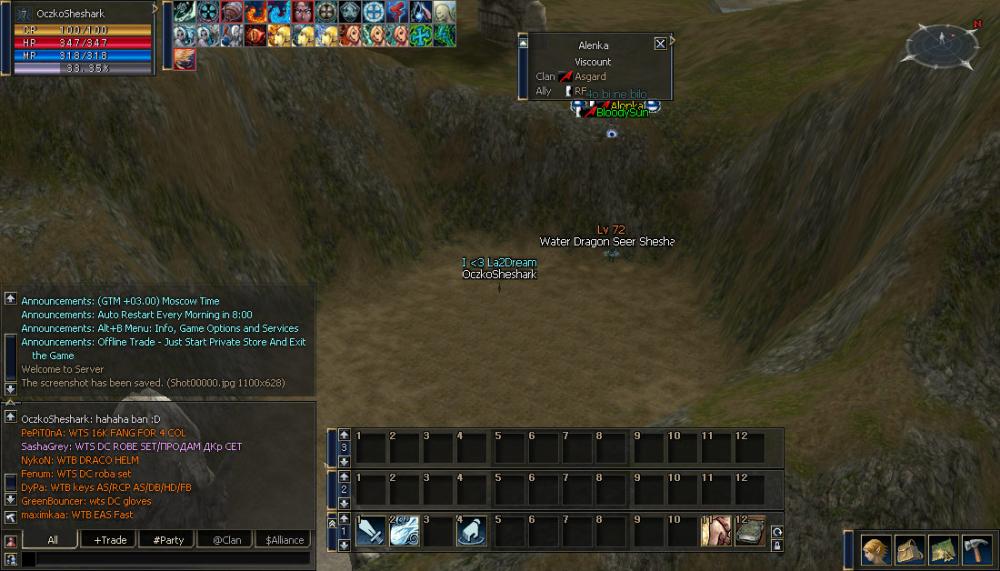The width and height of the screenshot is (1000, 571).
Task: Open the world map icon
Action: [943, 550]
